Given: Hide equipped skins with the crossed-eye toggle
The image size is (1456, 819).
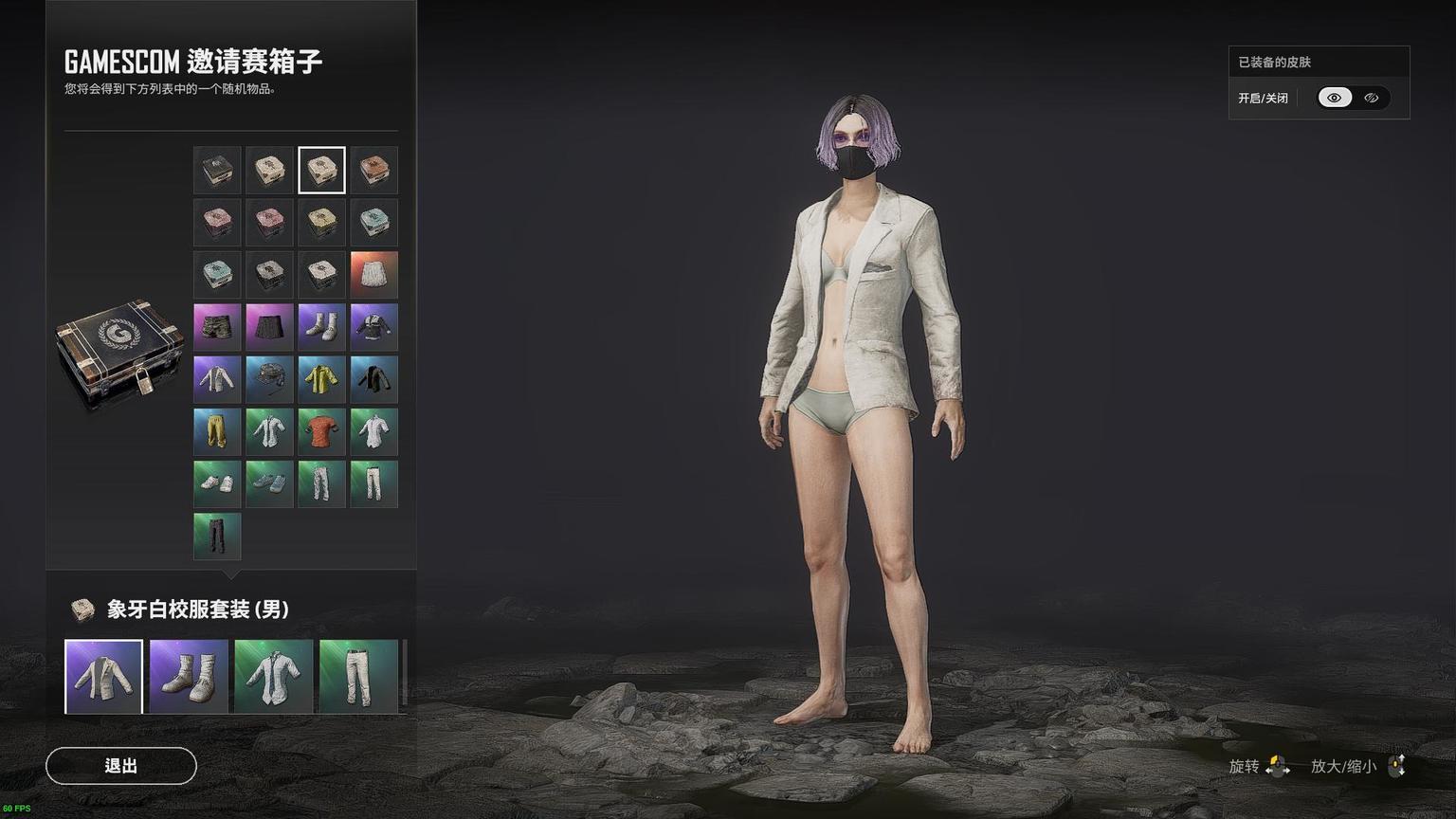Looking at the screenshot, I should 1371,98.
